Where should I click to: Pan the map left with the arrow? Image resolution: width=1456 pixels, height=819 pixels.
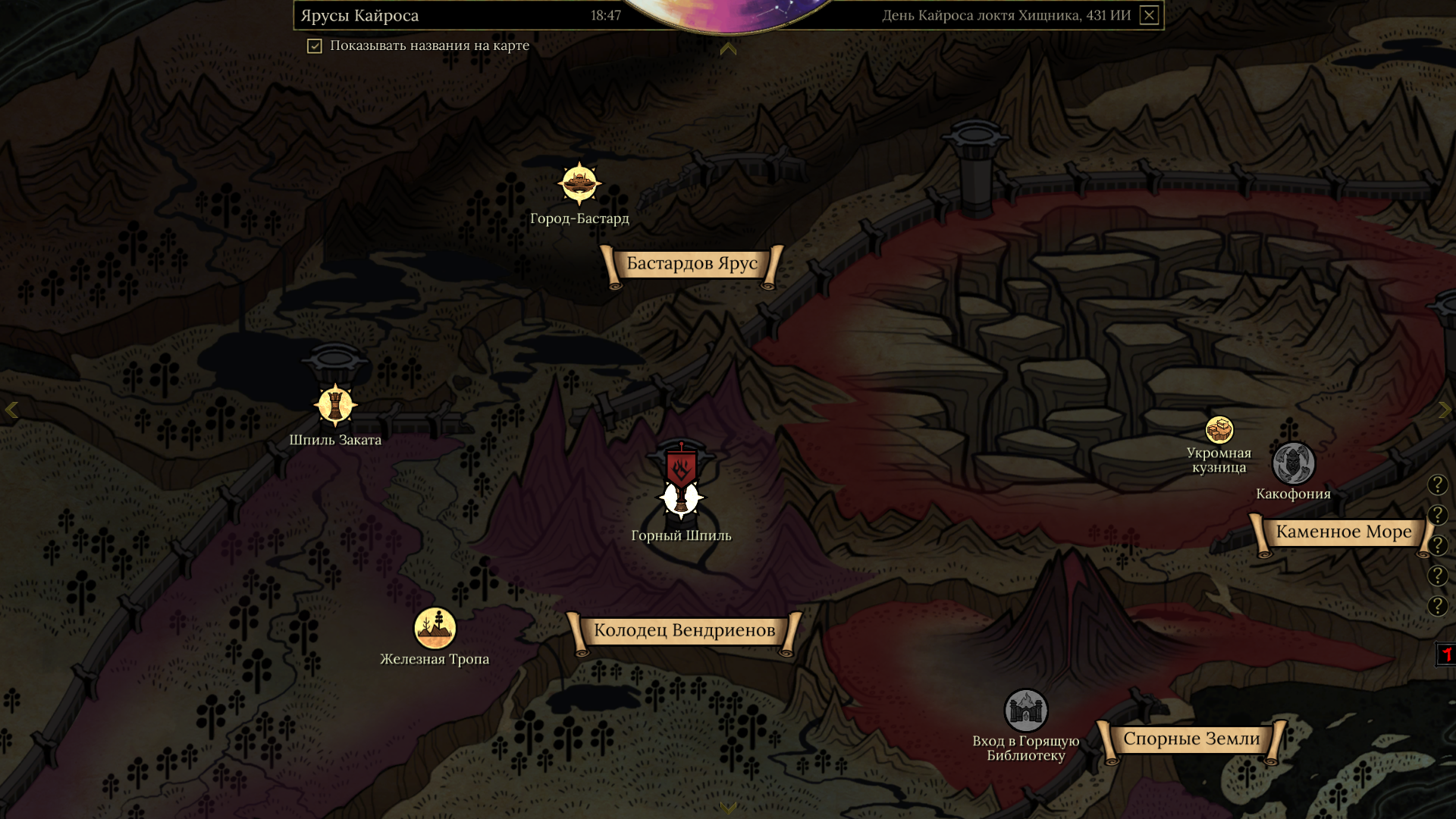tap(11, 410)
